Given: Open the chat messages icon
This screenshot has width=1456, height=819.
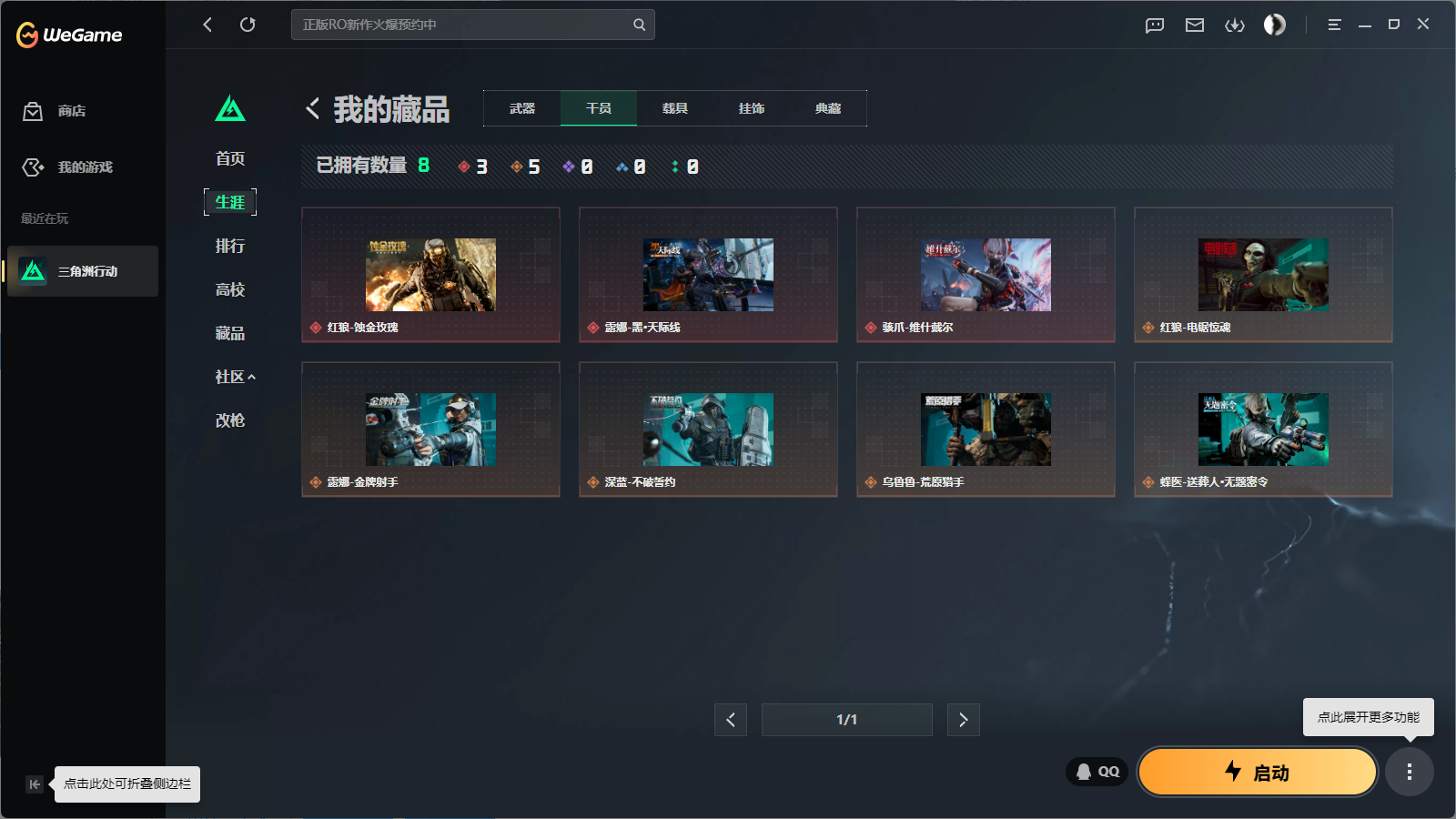Looking at the screenshot, I should (1154, 25).
